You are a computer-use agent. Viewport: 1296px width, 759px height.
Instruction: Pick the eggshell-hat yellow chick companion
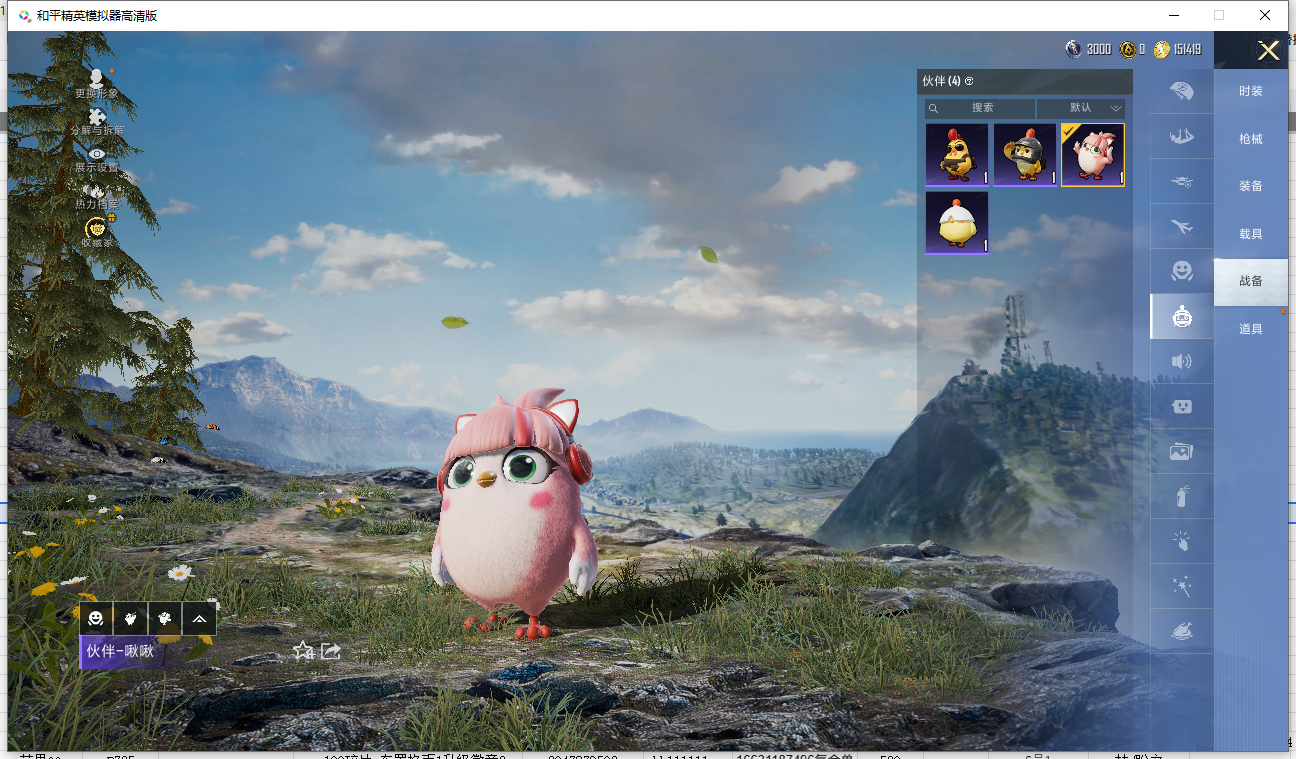tap(957, 223)
